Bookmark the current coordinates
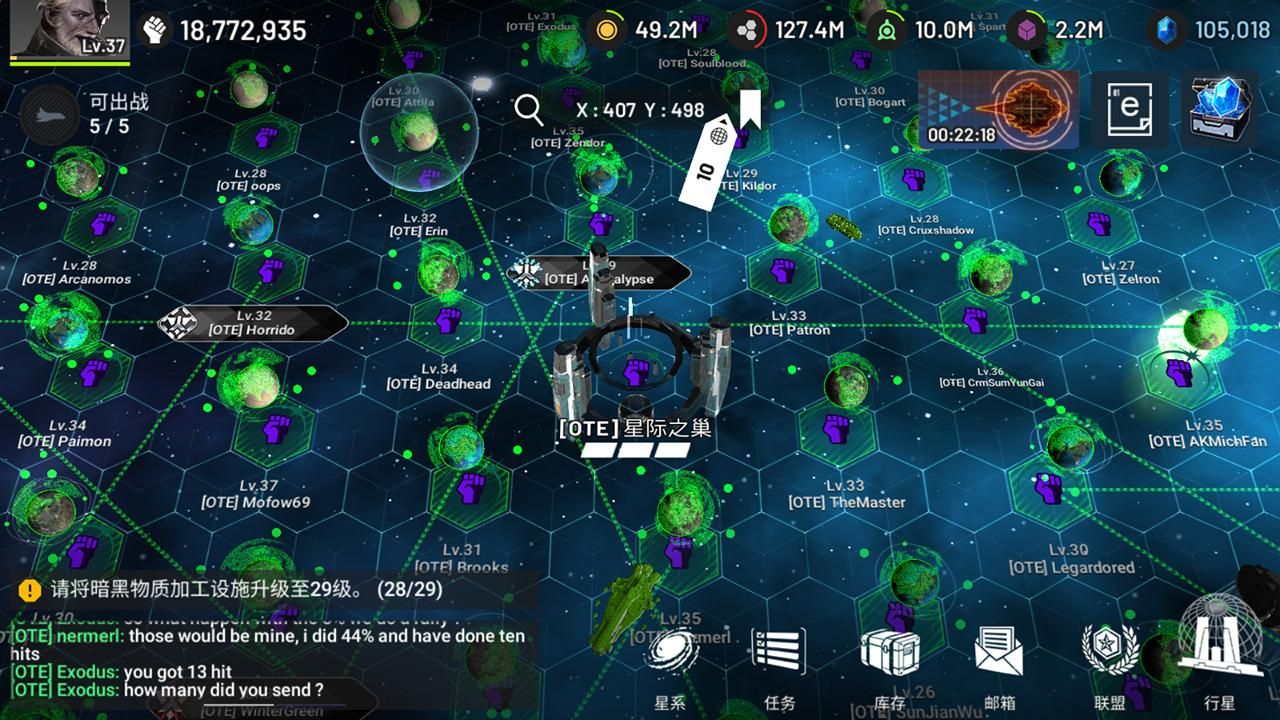This screenshot has height=720, width=1280. coord(749,109)
